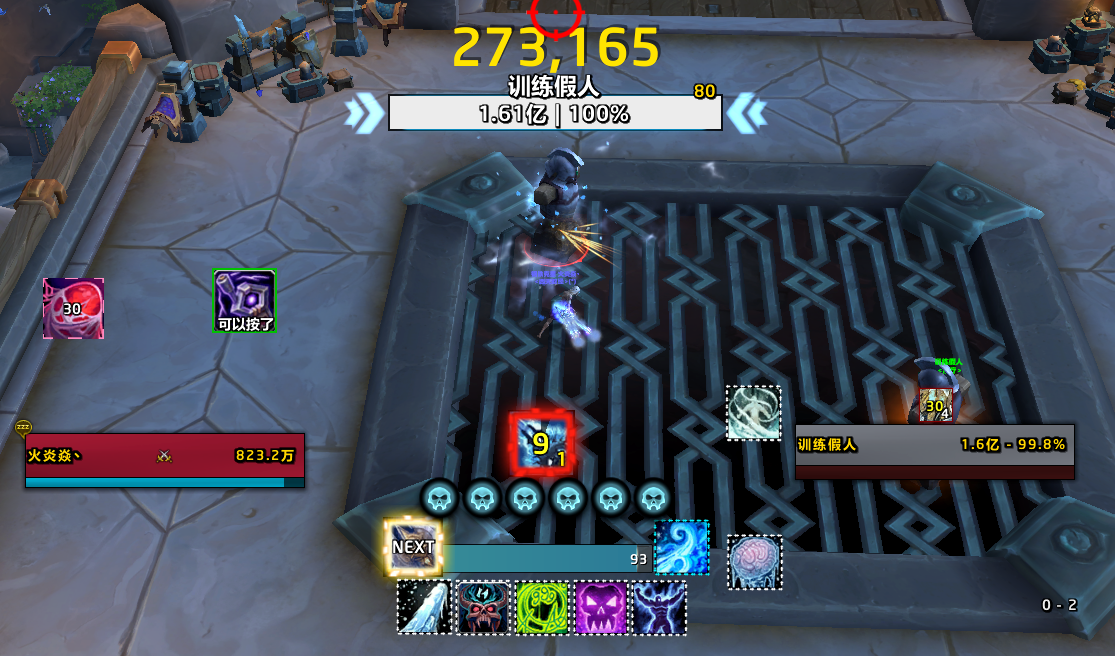Click the blue frost swirl icon
The height and width of the screenshot is (656, 1115).
pyautogui.click(x=681, y=547)
